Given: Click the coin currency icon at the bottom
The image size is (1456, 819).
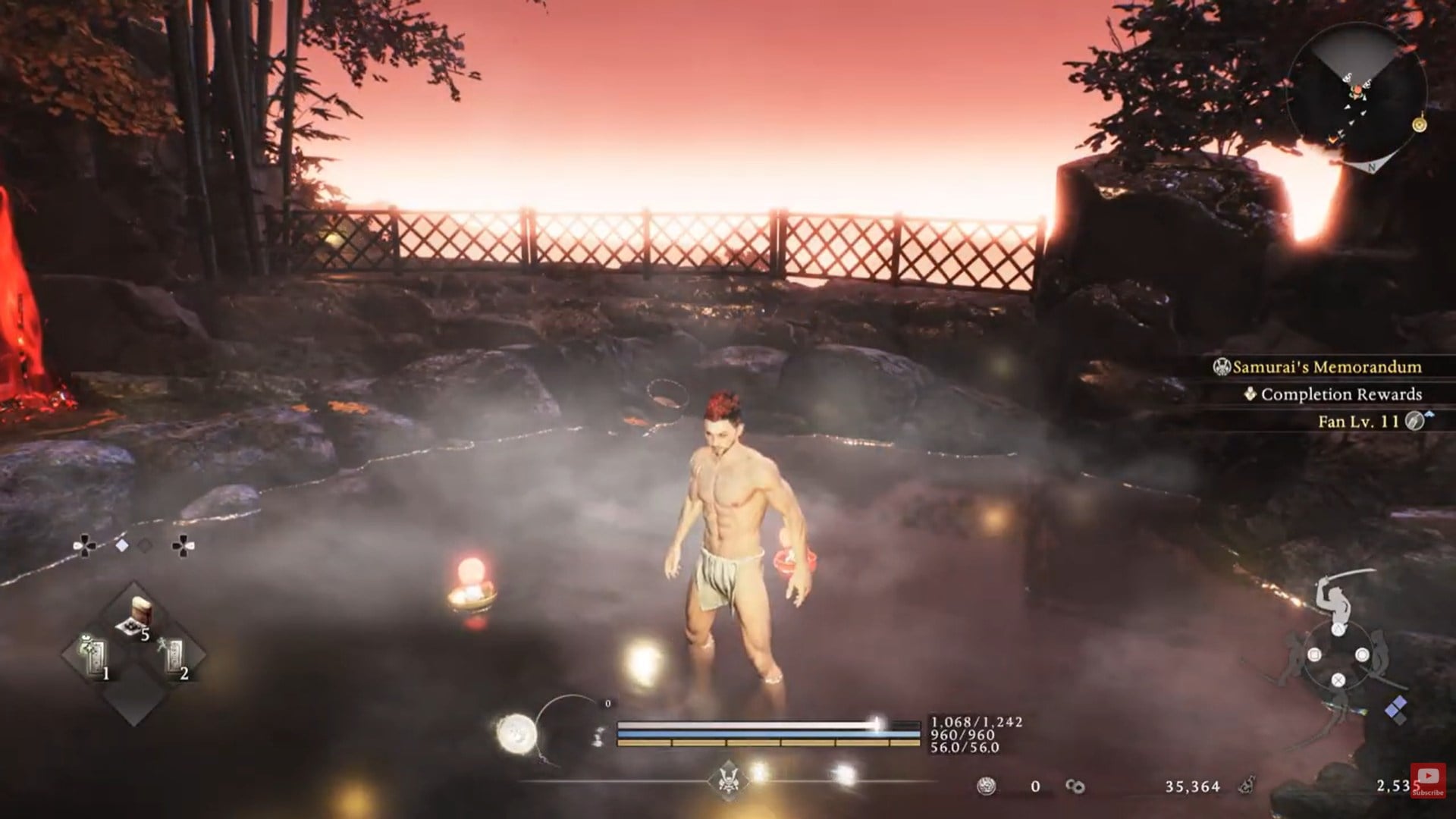Looking at the screenshot, I should 985,786.
